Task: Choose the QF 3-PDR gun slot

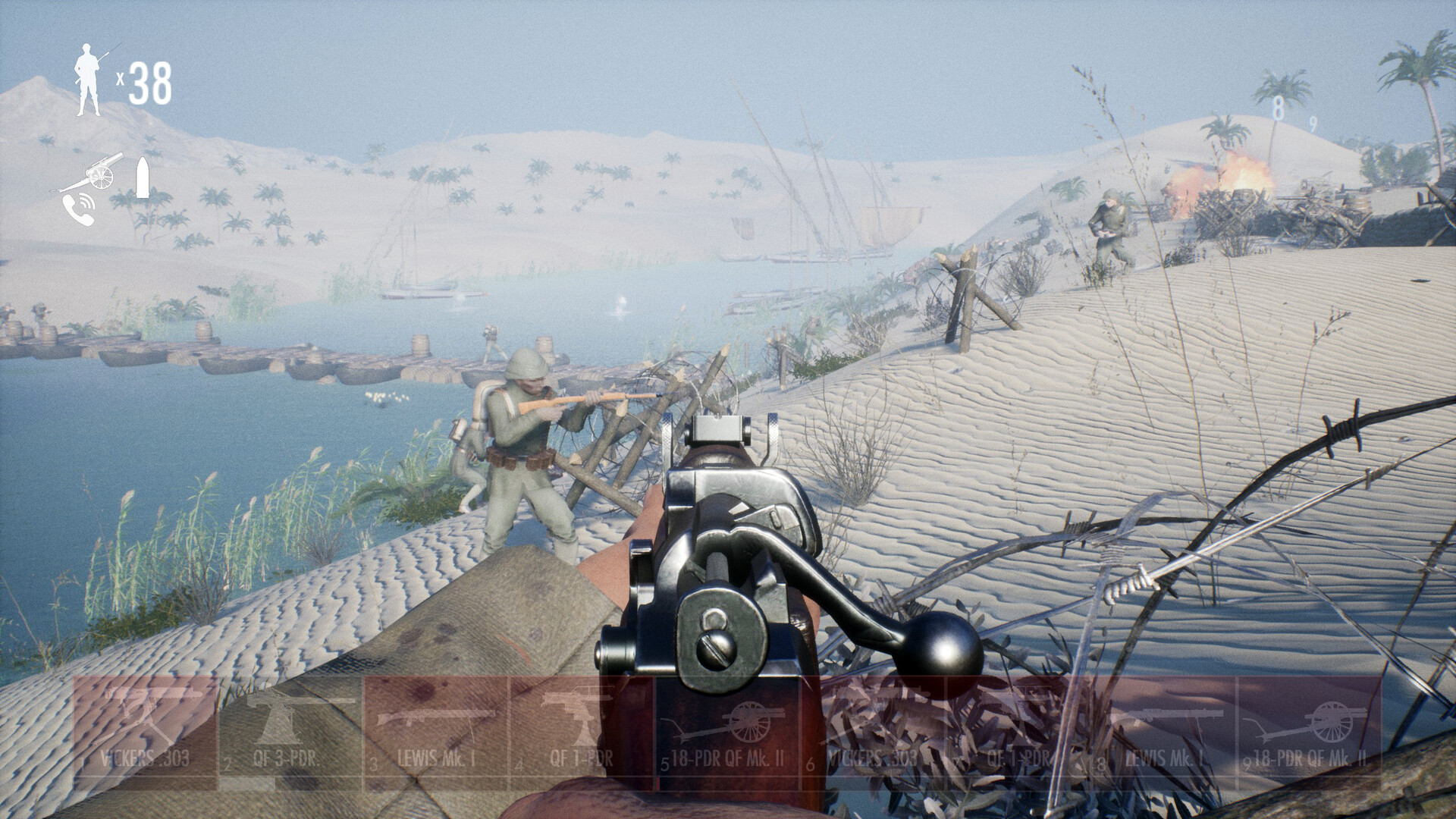Action: (x=290, y=723)
